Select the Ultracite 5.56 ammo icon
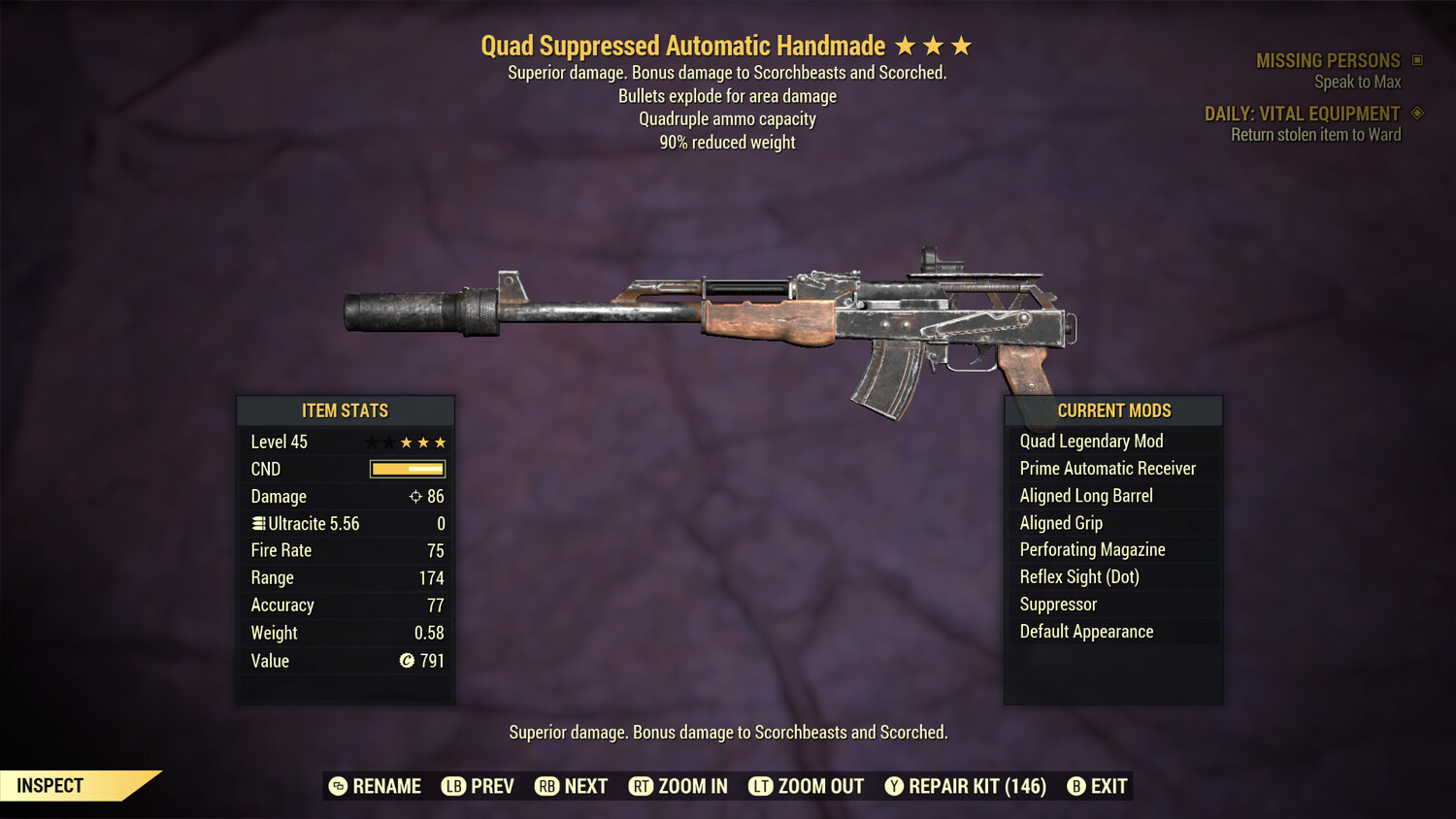 coord(257,523)
